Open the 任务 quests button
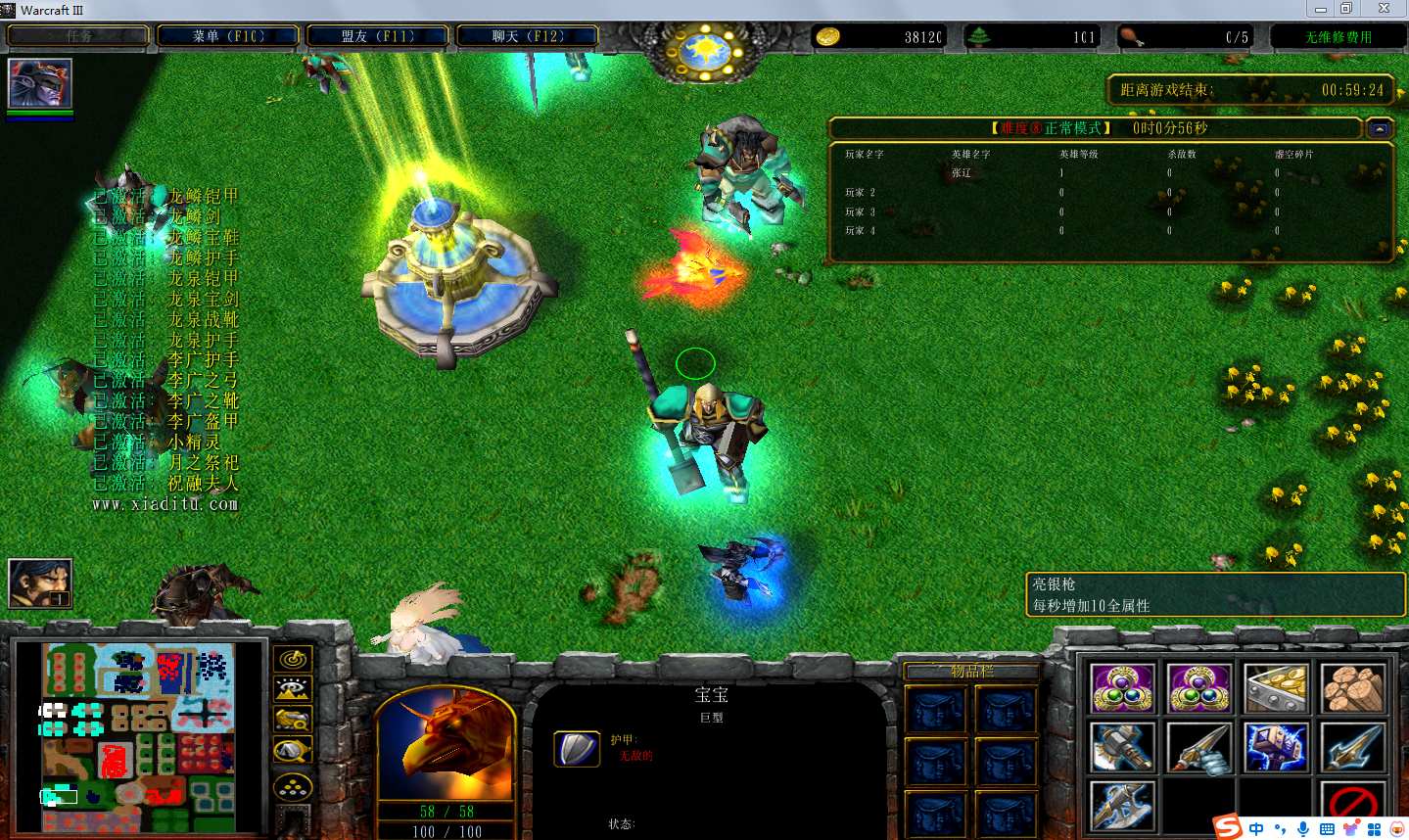Viewport: 1409px width, 840px height. pyautogui.click(x=78, y=36)
